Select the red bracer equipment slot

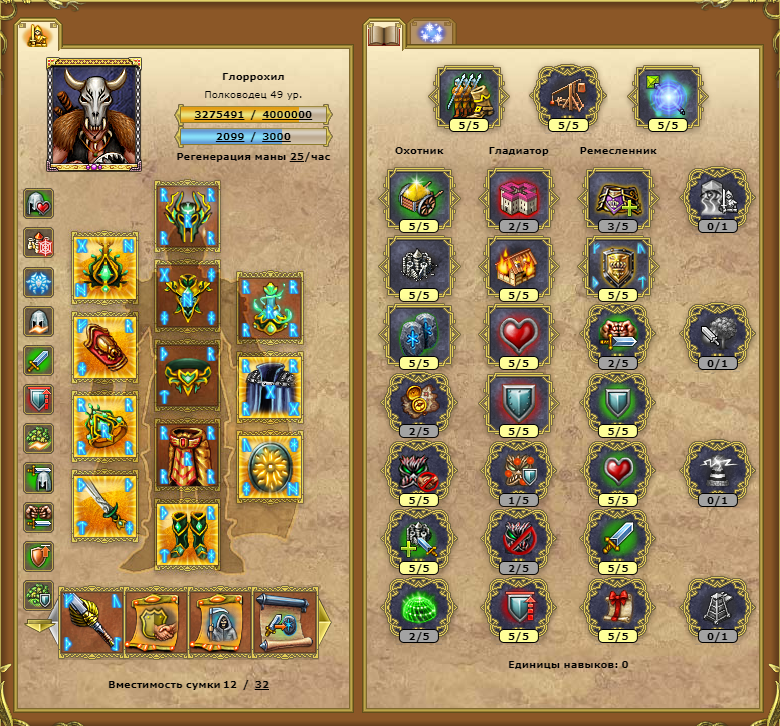click(105, 346)
